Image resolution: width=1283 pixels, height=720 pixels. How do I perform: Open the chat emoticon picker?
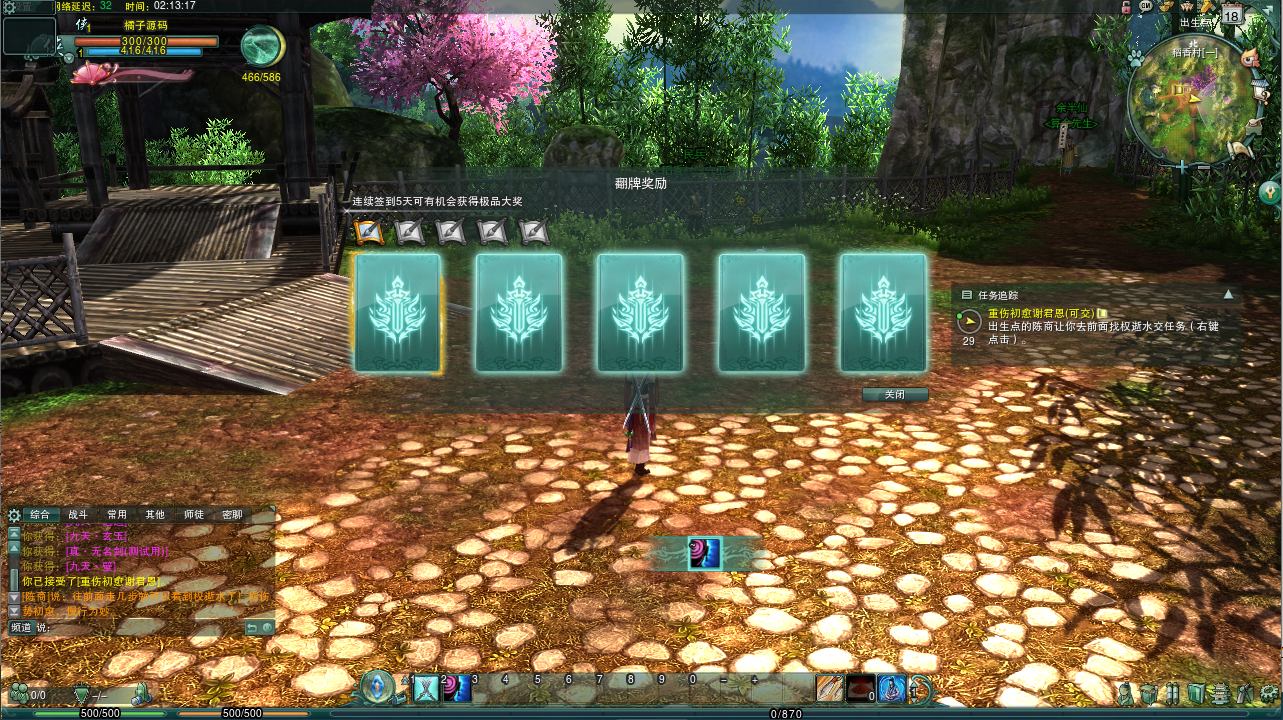tap(267, 628)
